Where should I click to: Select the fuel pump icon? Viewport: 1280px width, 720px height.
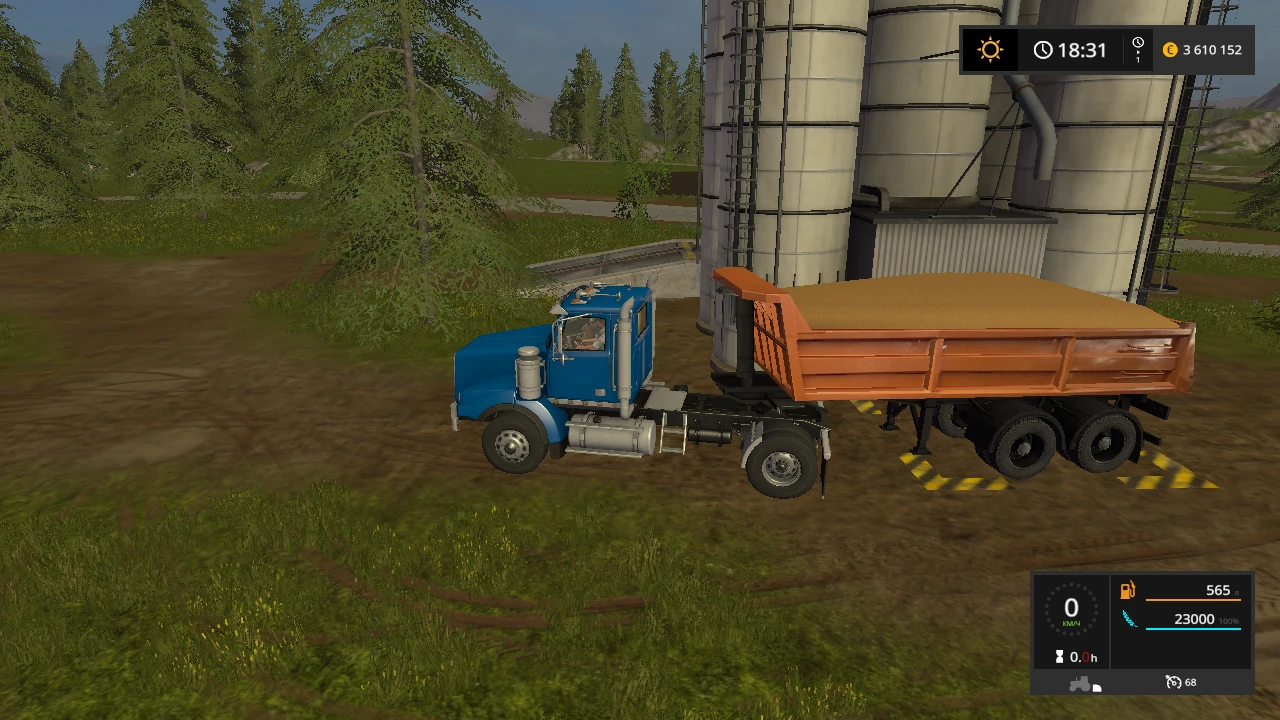pyautogui.click(x=1127, y=590)
